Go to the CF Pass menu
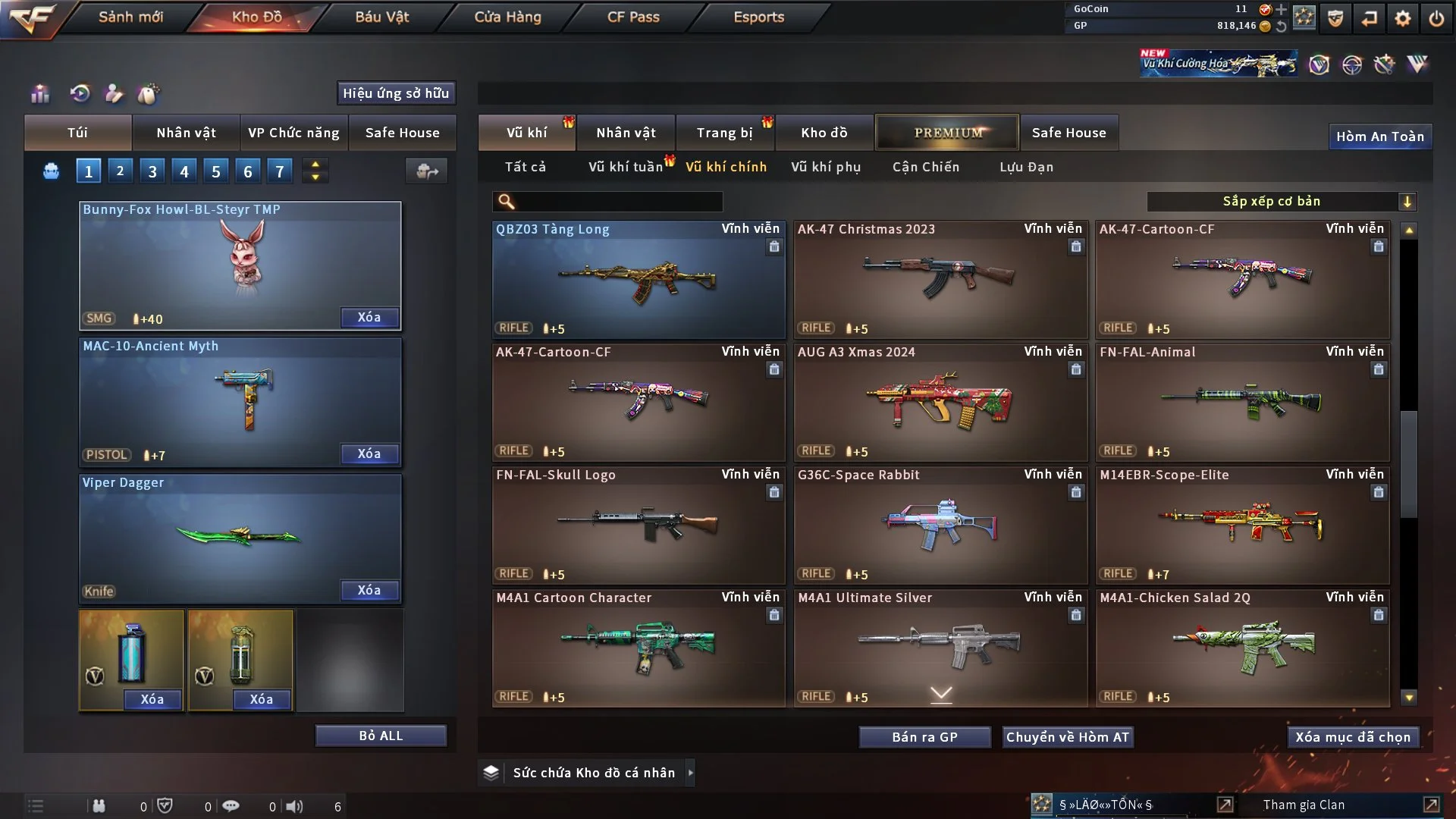The width and height of the screenshot is (1456, 819). pos(633,17)
